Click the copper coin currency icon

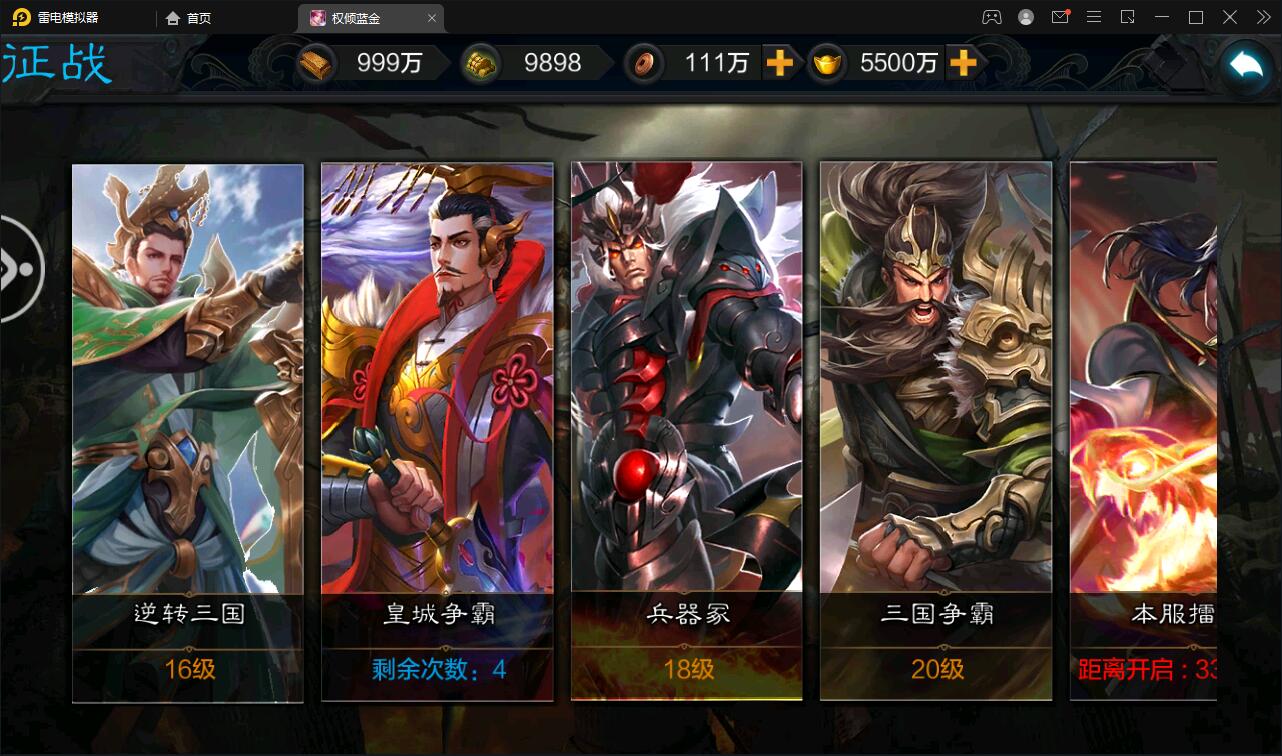tap(645, 63)
